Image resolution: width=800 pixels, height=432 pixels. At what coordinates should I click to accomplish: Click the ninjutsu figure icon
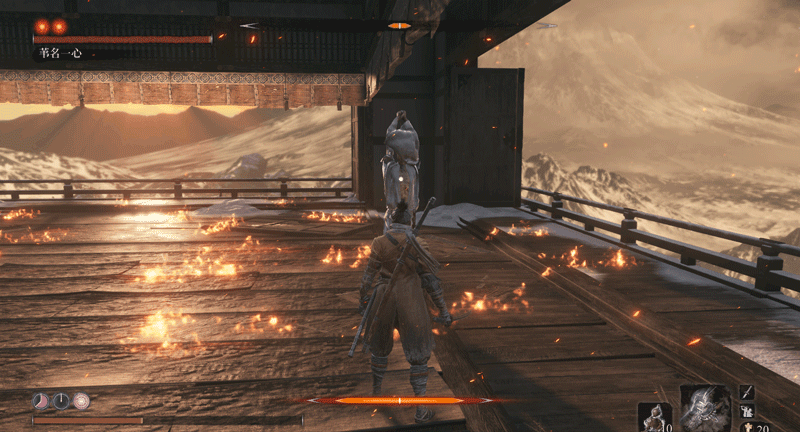pyautogui.click(x=747, y=410)
